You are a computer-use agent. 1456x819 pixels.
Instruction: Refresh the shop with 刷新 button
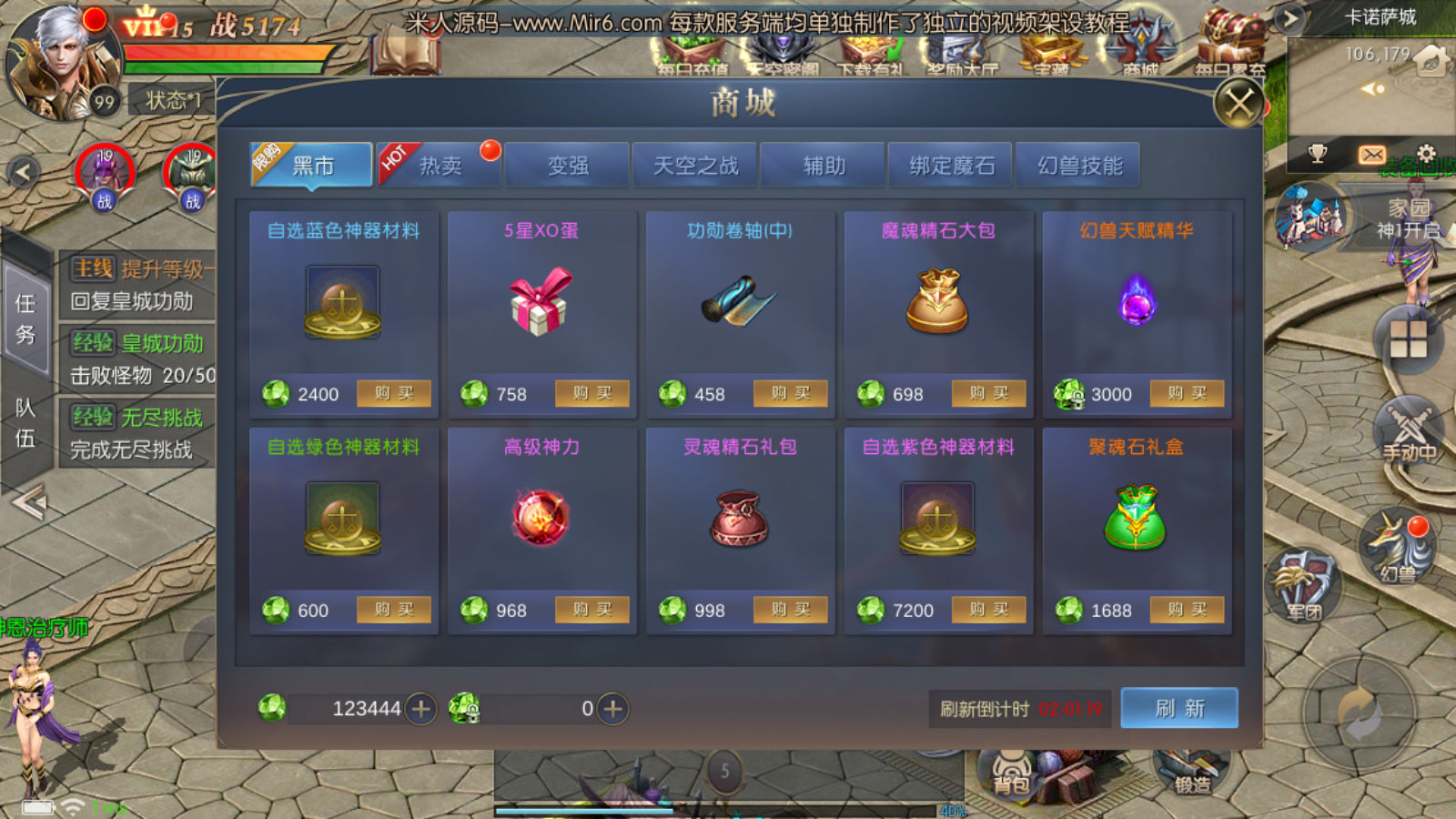1179,708
